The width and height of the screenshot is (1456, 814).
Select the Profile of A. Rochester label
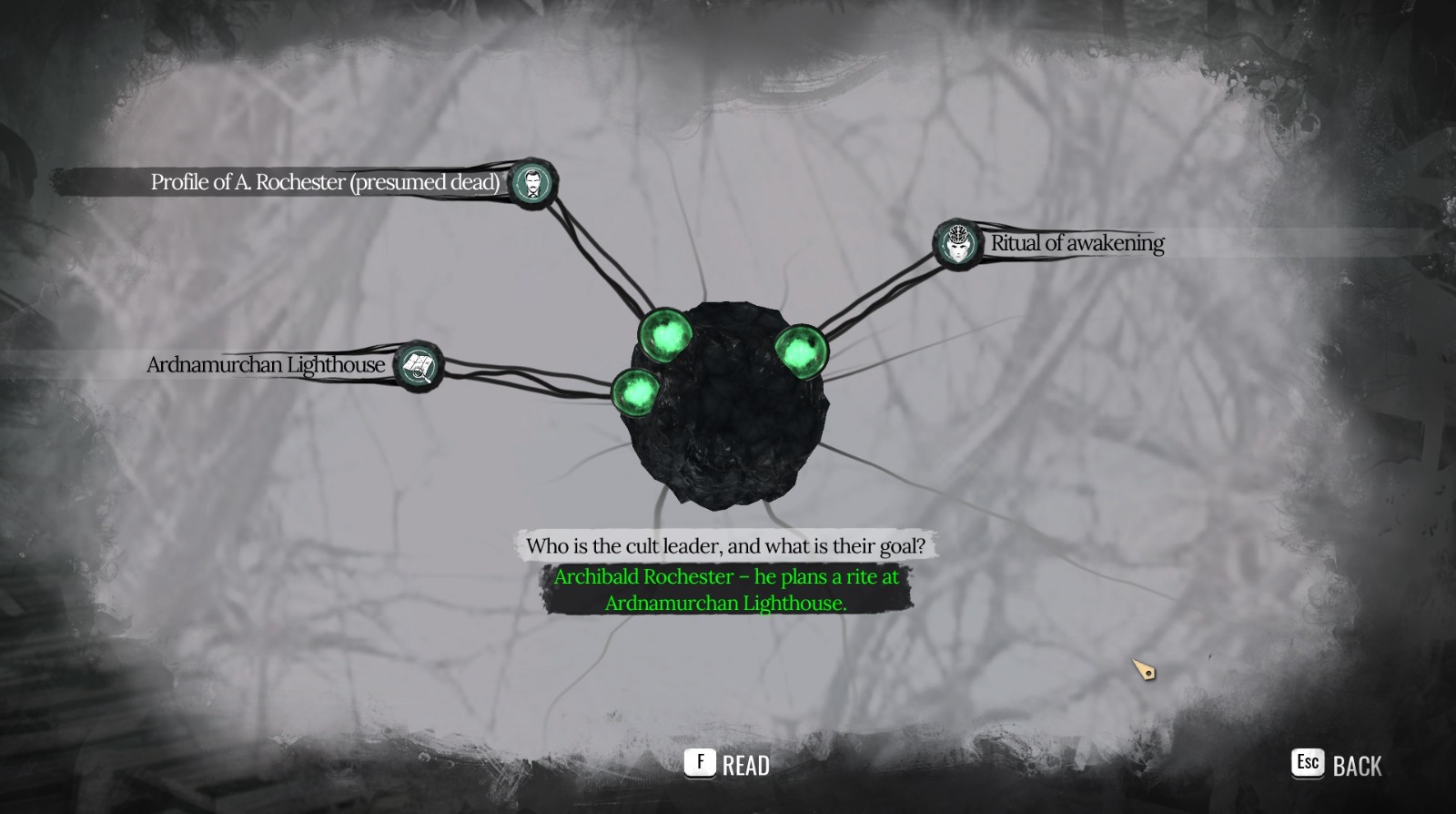tap(323, 182)
